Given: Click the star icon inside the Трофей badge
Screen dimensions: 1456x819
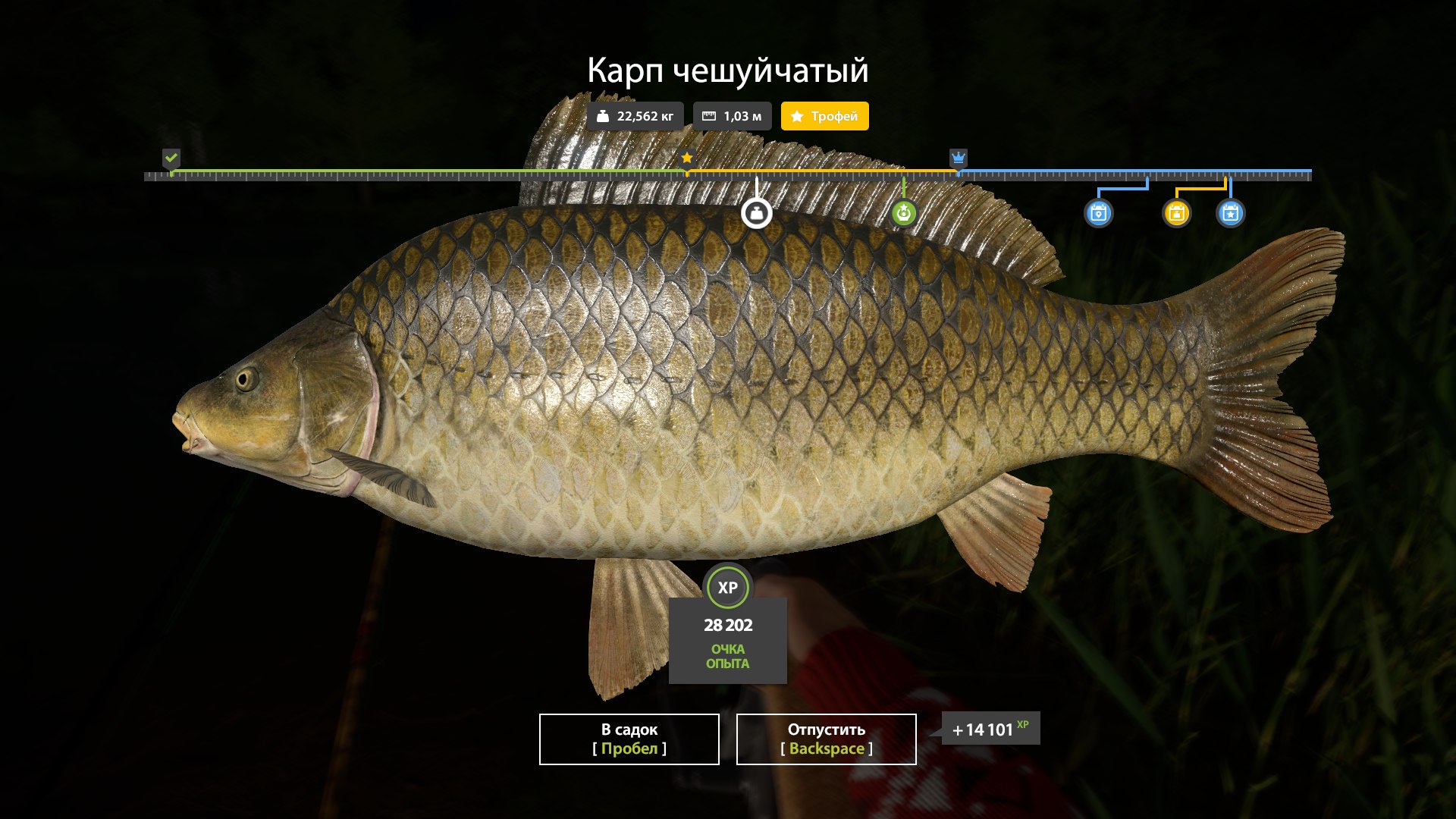Looking at the screenshot, I should (x=795, y=117).
